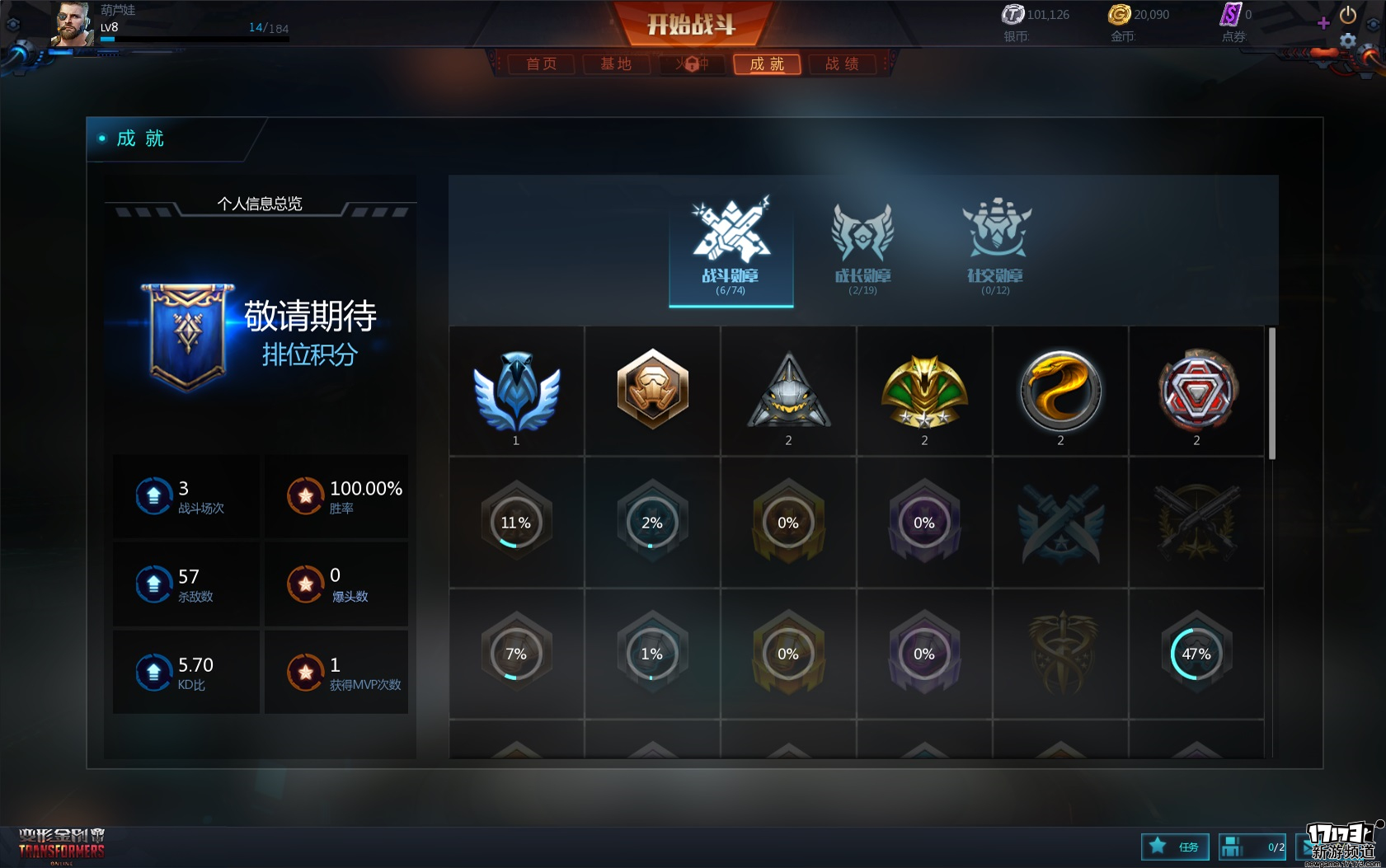Select the gold and green pharaoh medal
The image size is (1386, 868).
924,392
